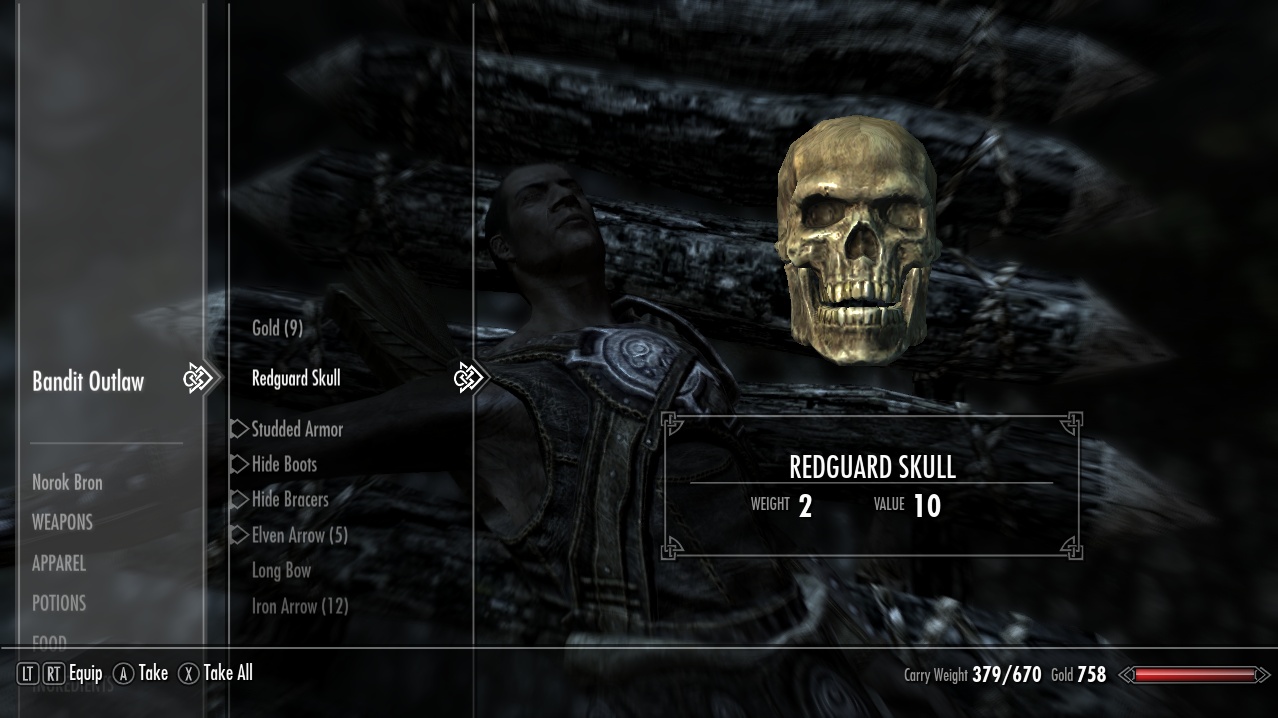Show the POTIONS category
Screen dimensions: 1278x718
(x=59, y=603)
